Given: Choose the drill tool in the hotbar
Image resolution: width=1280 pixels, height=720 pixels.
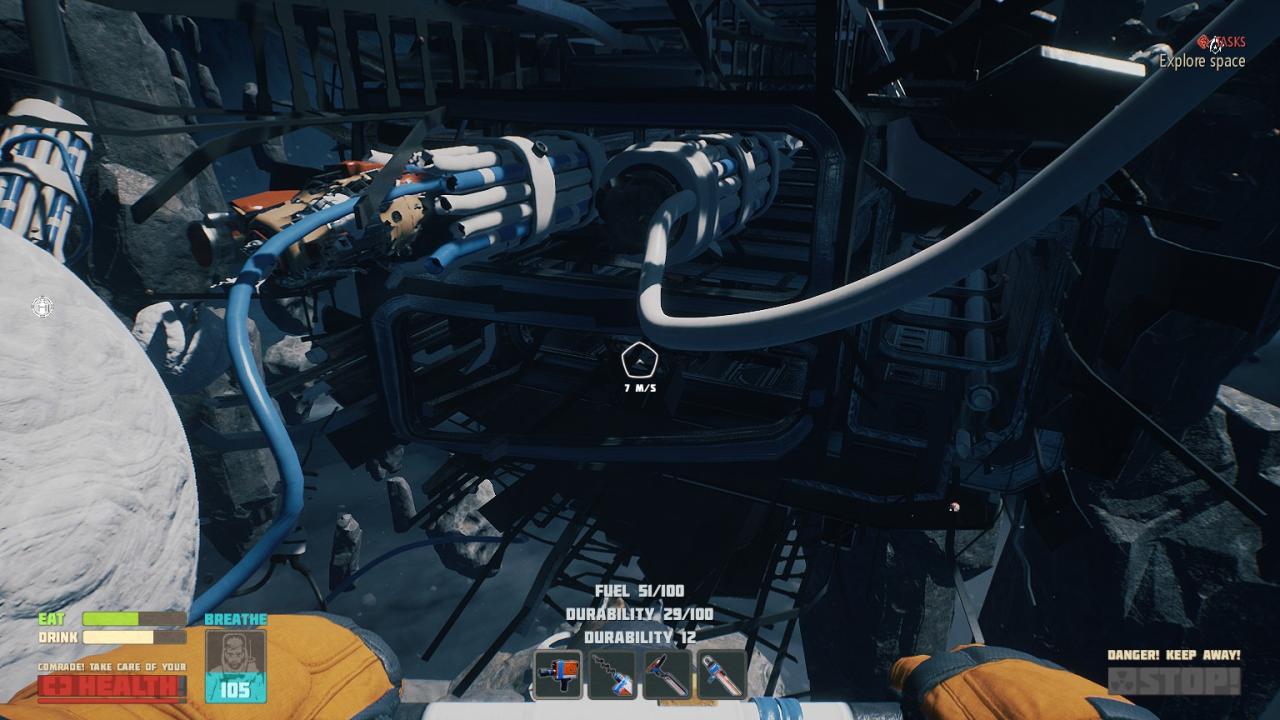Looking at the screenshot, I should (613, 674).
